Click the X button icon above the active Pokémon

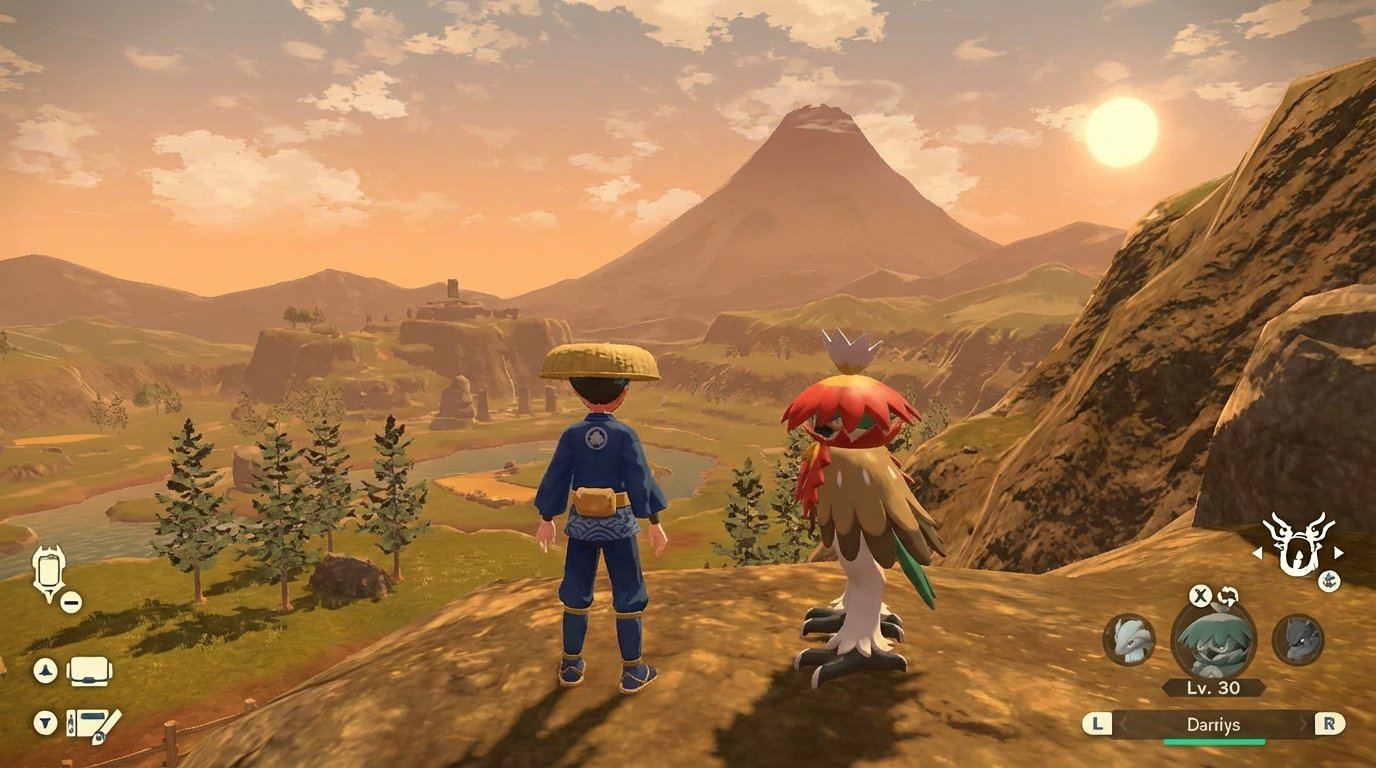(1198, 596)
